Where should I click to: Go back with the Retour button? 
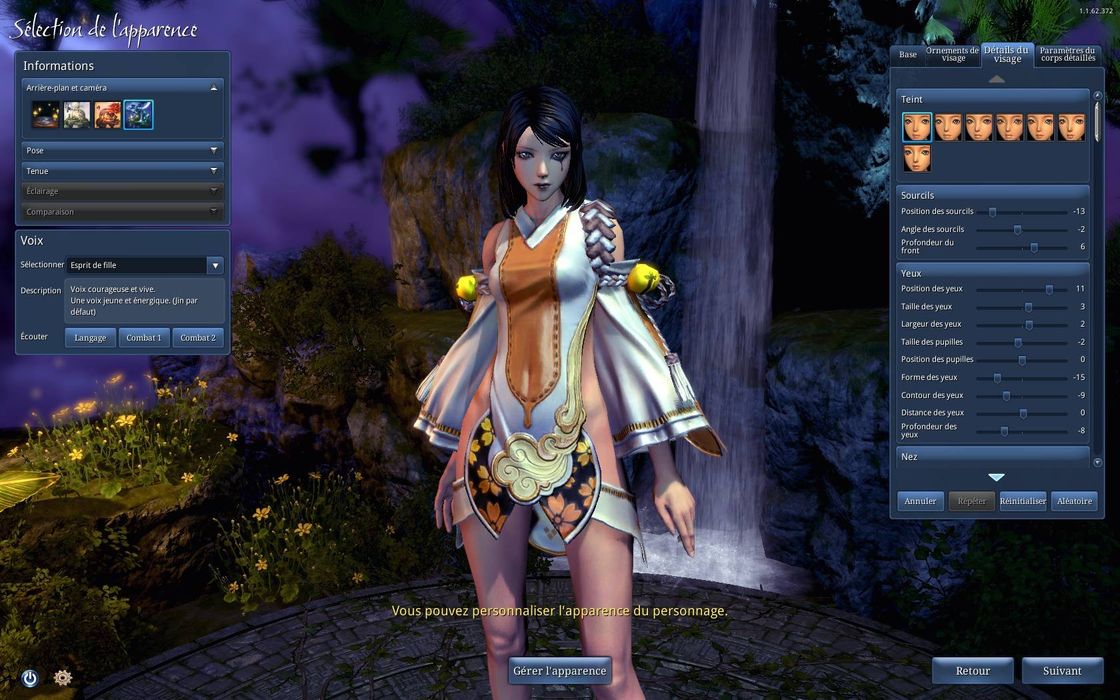point(972,671)
